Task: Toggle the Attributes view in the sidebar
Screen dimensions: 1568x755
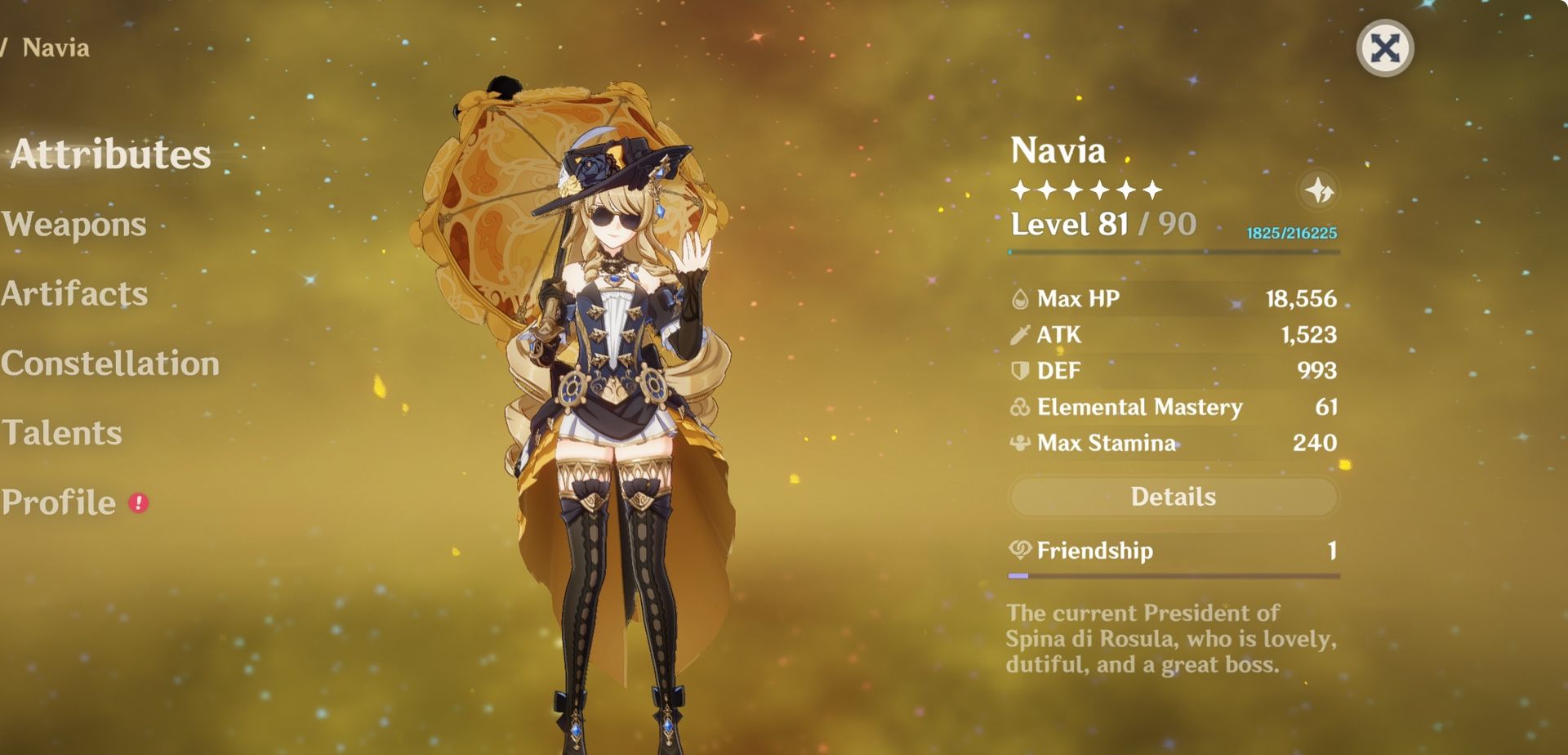Action: [112, 152]
